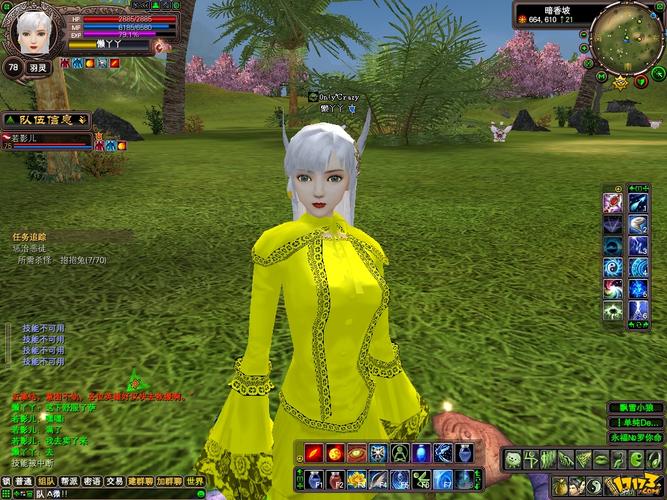Open the 任务追踪 quest tracker
This screenshot has width=667, height=500.
click(30, 237)
